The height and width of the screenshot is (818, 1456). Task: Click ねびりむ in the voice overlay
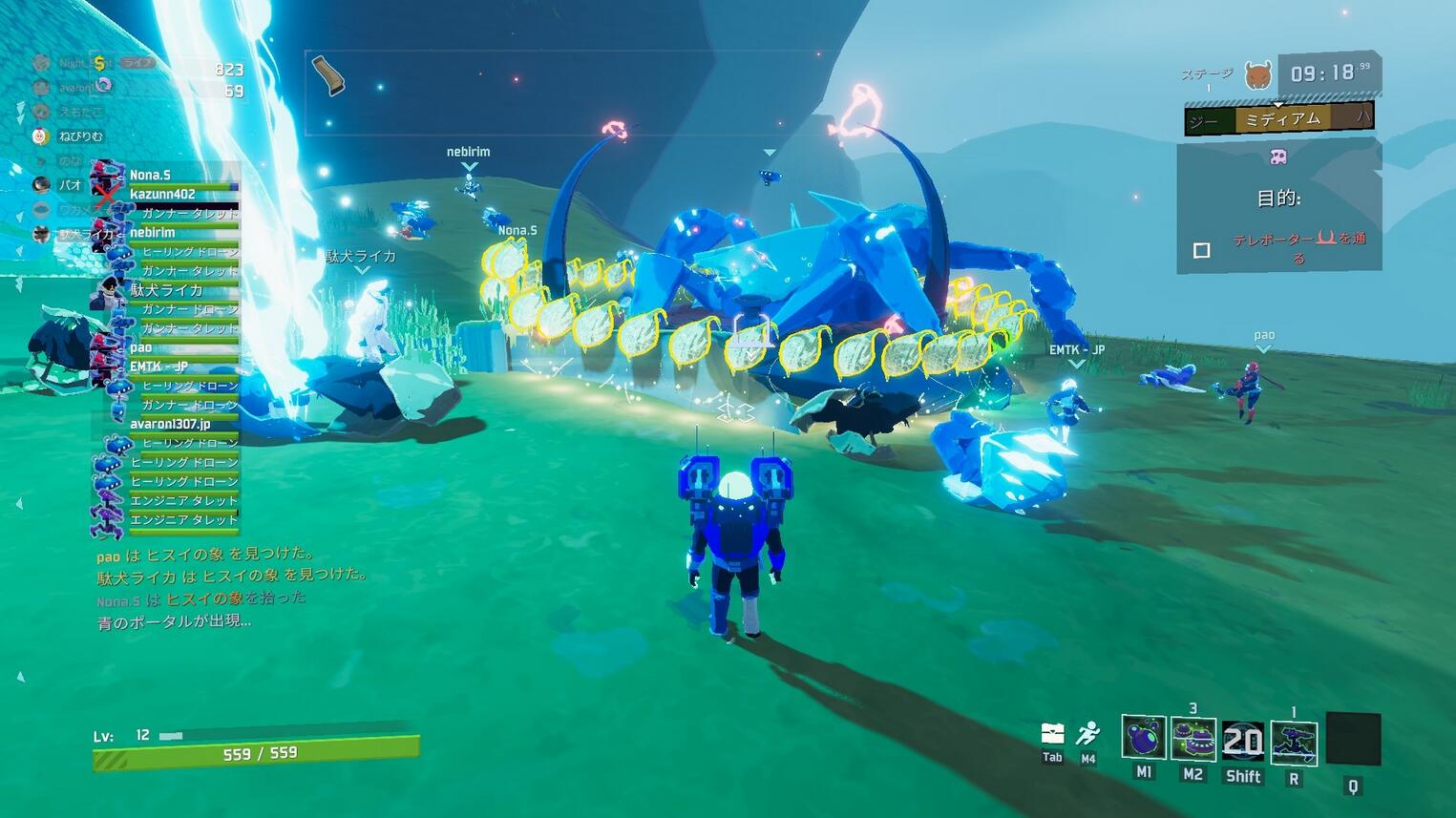[79, 136]
